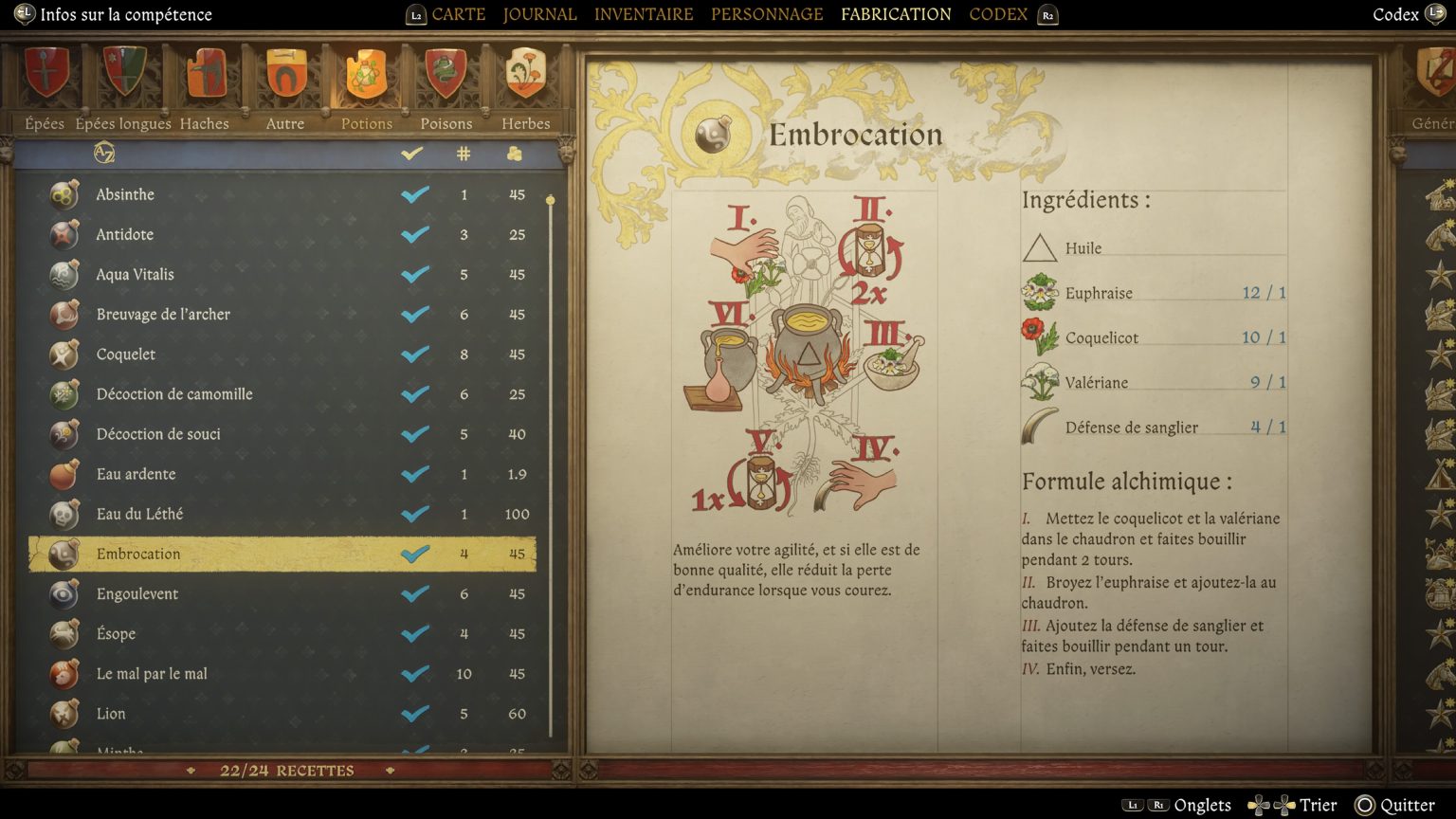
Task: Click the recipe list scrollbar handle
Action: [550, 199]
